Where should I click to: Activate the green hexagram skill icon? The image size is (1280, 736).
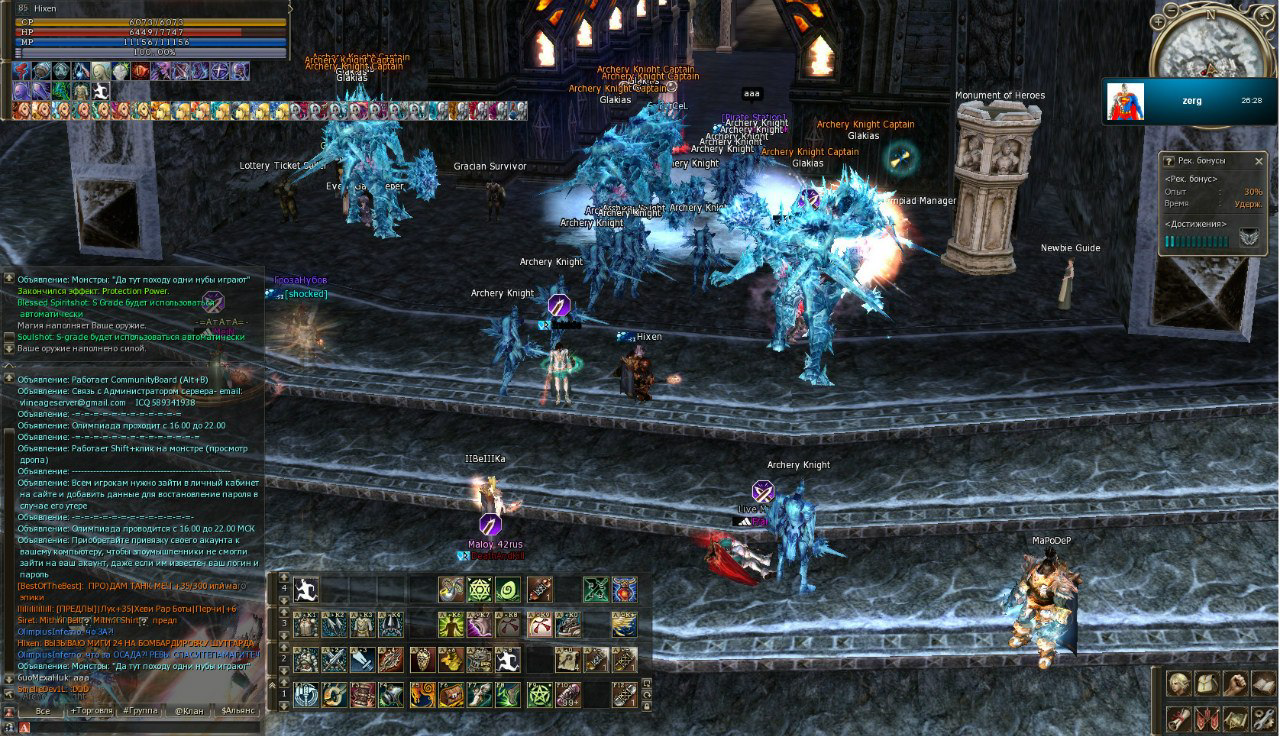pyautogui.click(x=480, y=590)
